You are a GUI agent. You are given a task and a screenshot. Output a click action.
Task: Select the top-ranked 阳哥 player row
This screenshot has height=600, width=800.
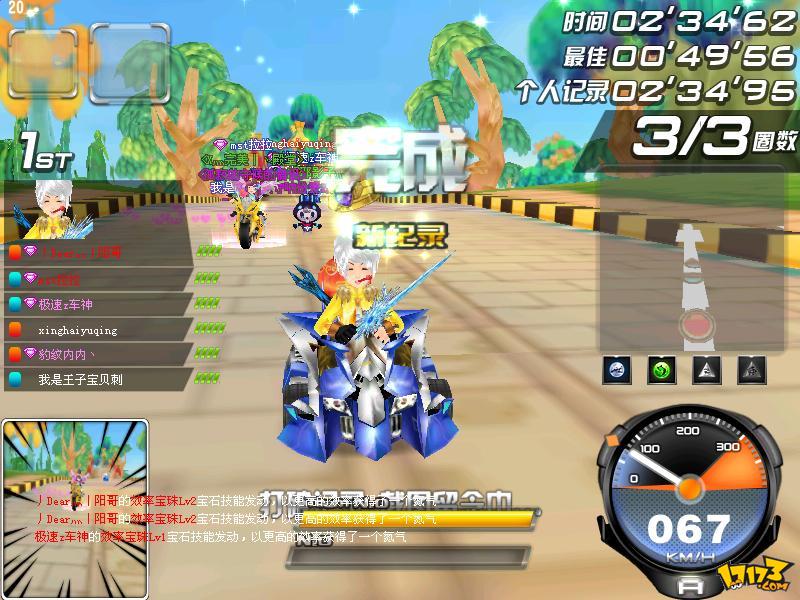click(x=98, y=252)
